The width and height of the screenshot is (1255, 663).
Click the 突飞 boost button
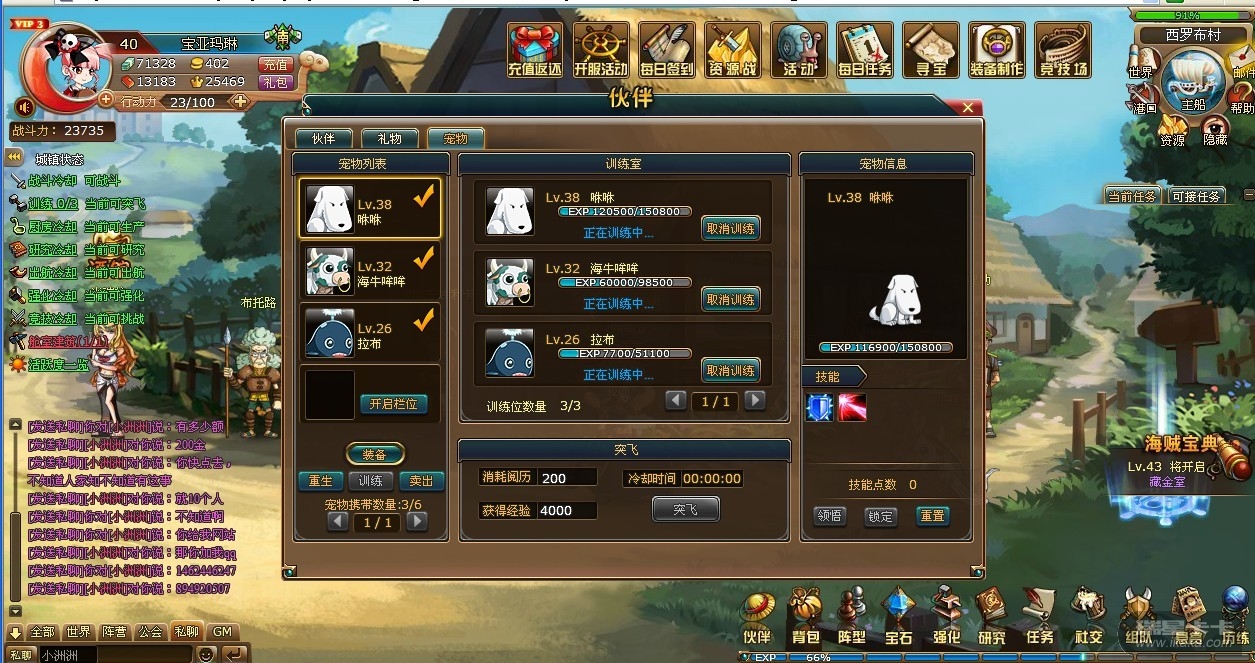point(685,509)
